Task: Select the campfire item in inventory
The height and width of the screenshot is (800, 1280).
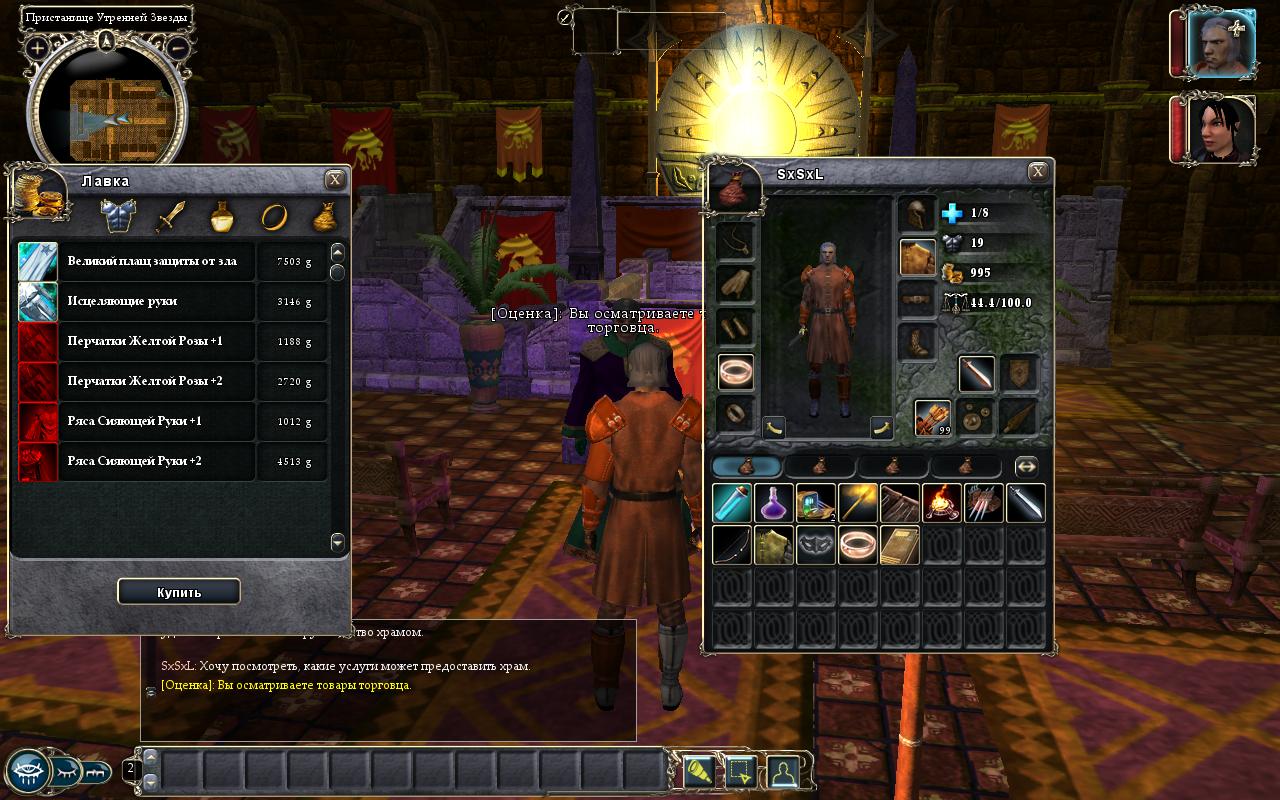Action: coord(942,503)
